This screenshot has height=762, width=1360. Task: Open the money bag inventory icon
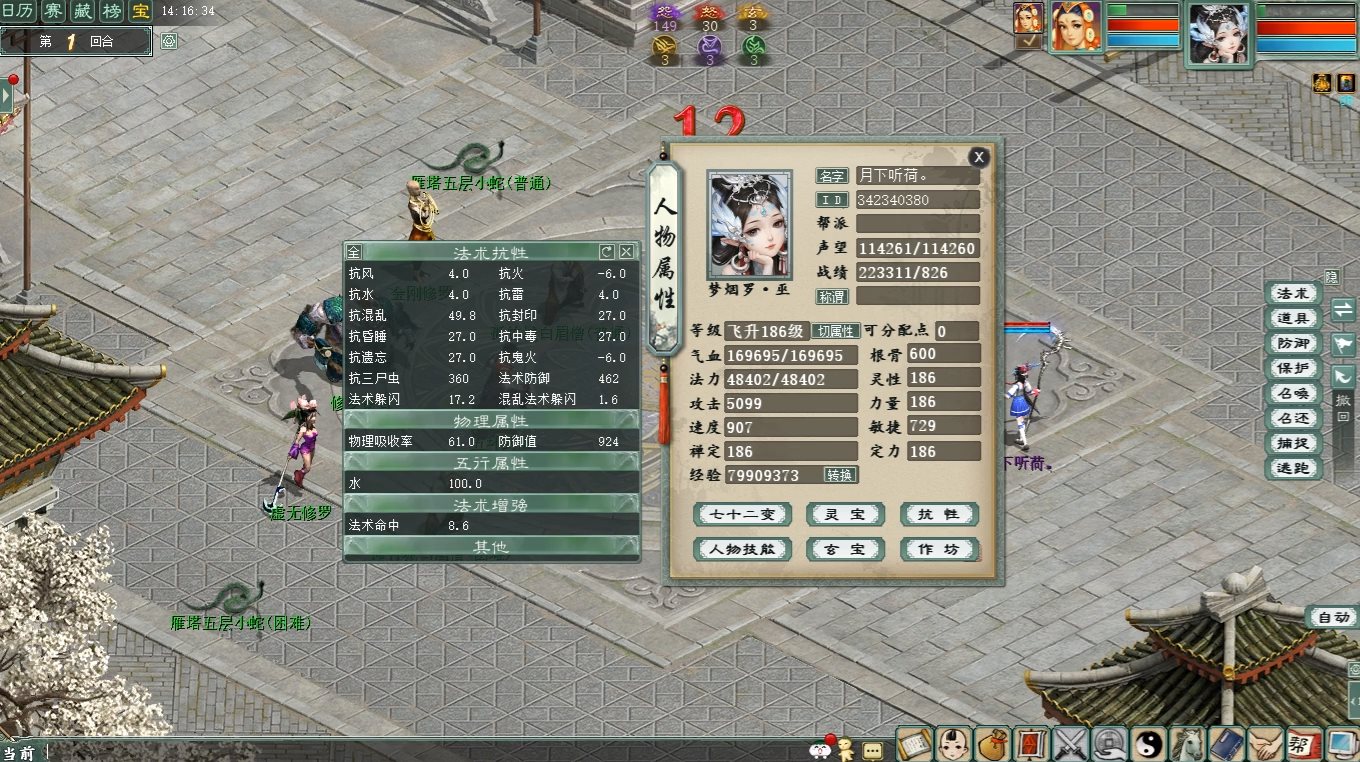[993, 744]
